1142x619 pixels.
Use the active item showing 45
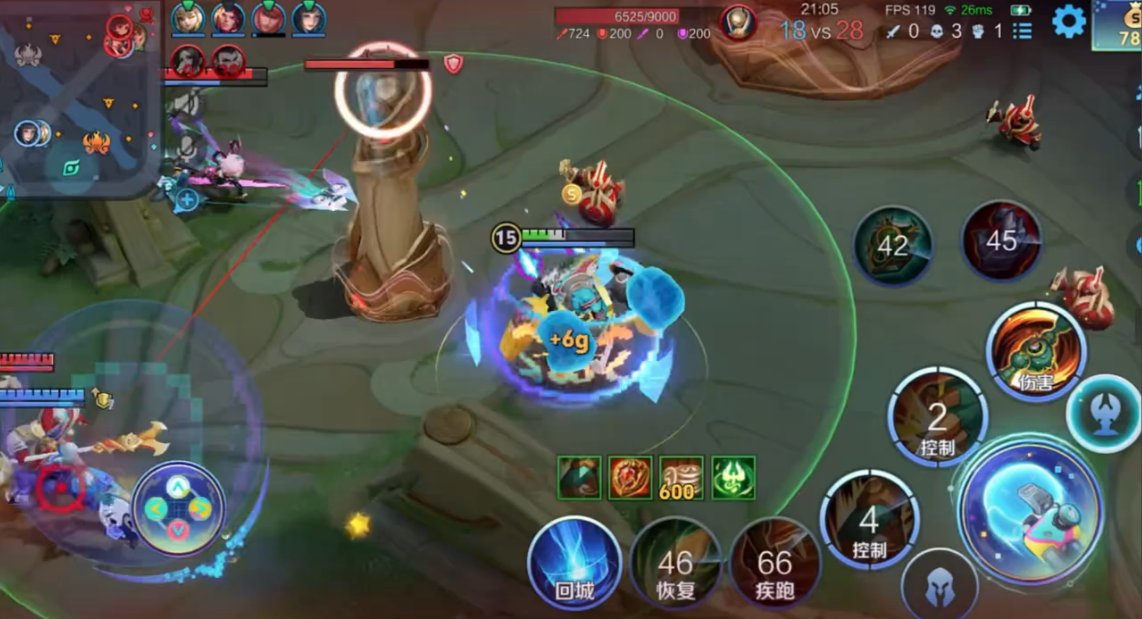[x=1001, y=240]
